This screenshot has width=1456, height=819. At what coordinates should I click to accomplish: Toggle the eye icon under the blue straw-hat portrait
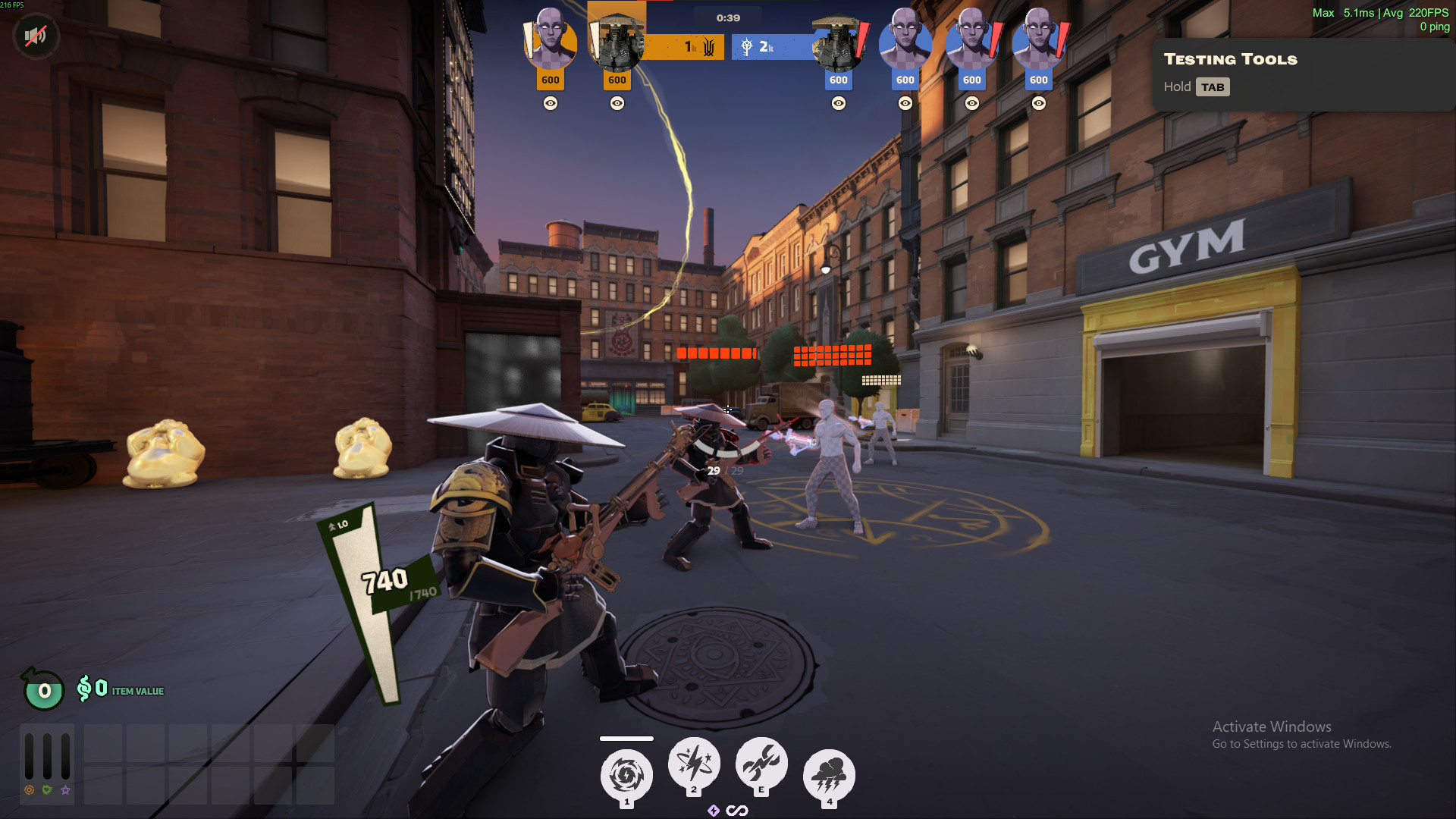(x=839, y=103)
